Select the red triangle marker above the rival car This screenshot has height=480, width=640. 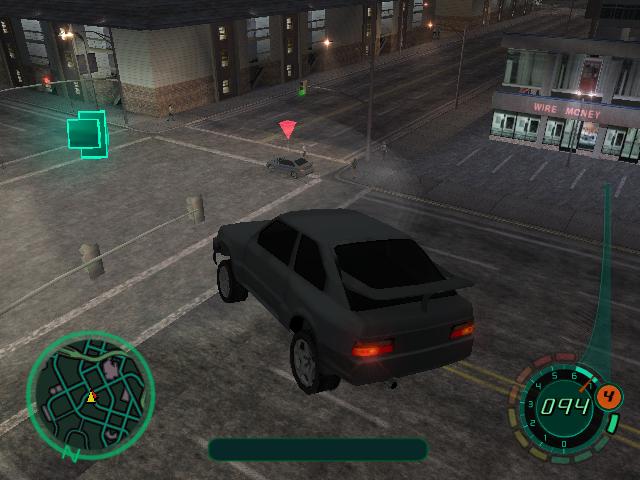[x=288, y=129]
